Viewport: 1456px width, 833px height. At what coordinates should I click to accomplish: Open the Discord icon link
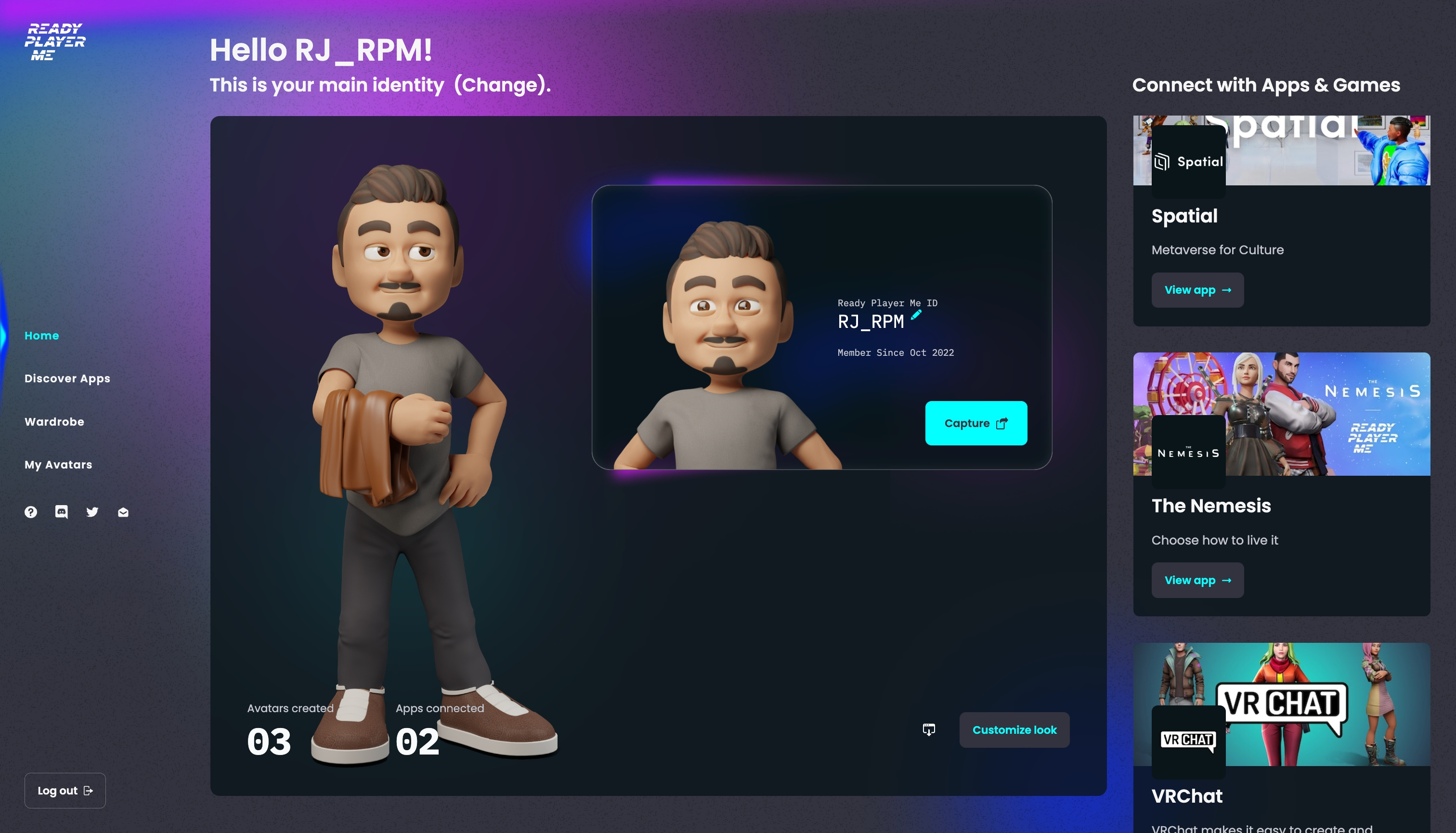click(x=61, y=512)
